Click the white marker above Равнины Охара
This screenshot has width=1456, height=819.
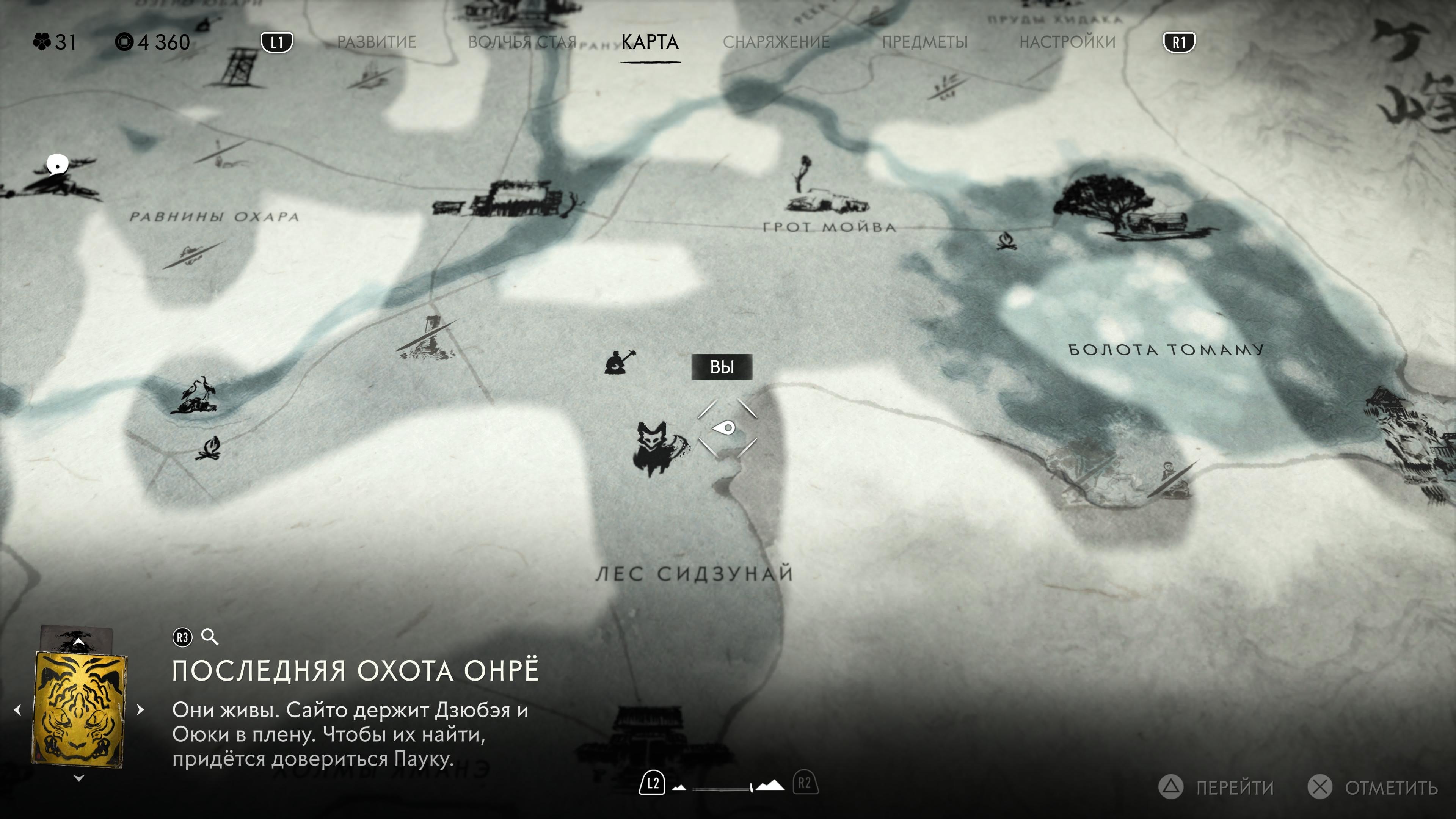point(56,165)
